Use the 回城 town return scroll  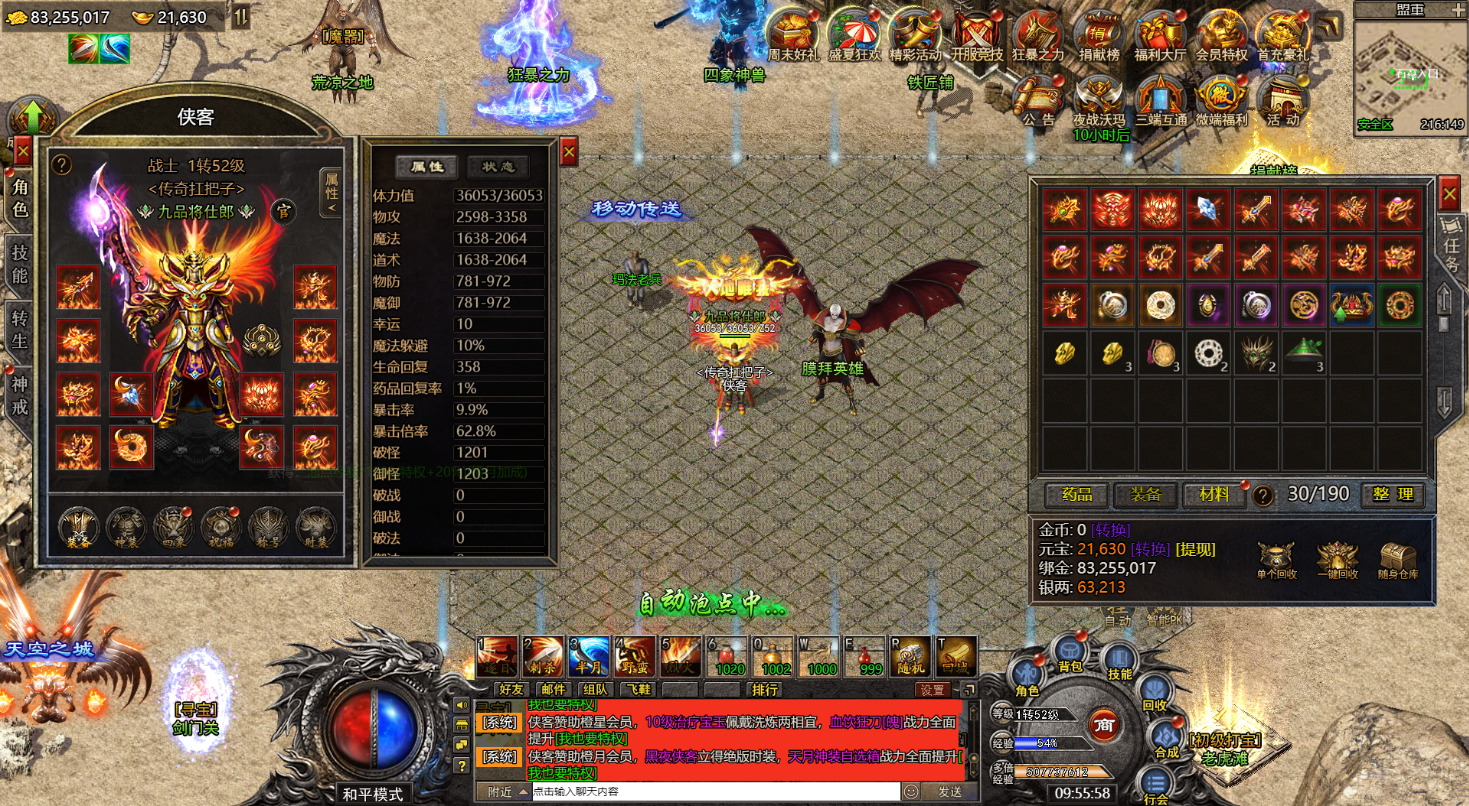tap(956, 655)
